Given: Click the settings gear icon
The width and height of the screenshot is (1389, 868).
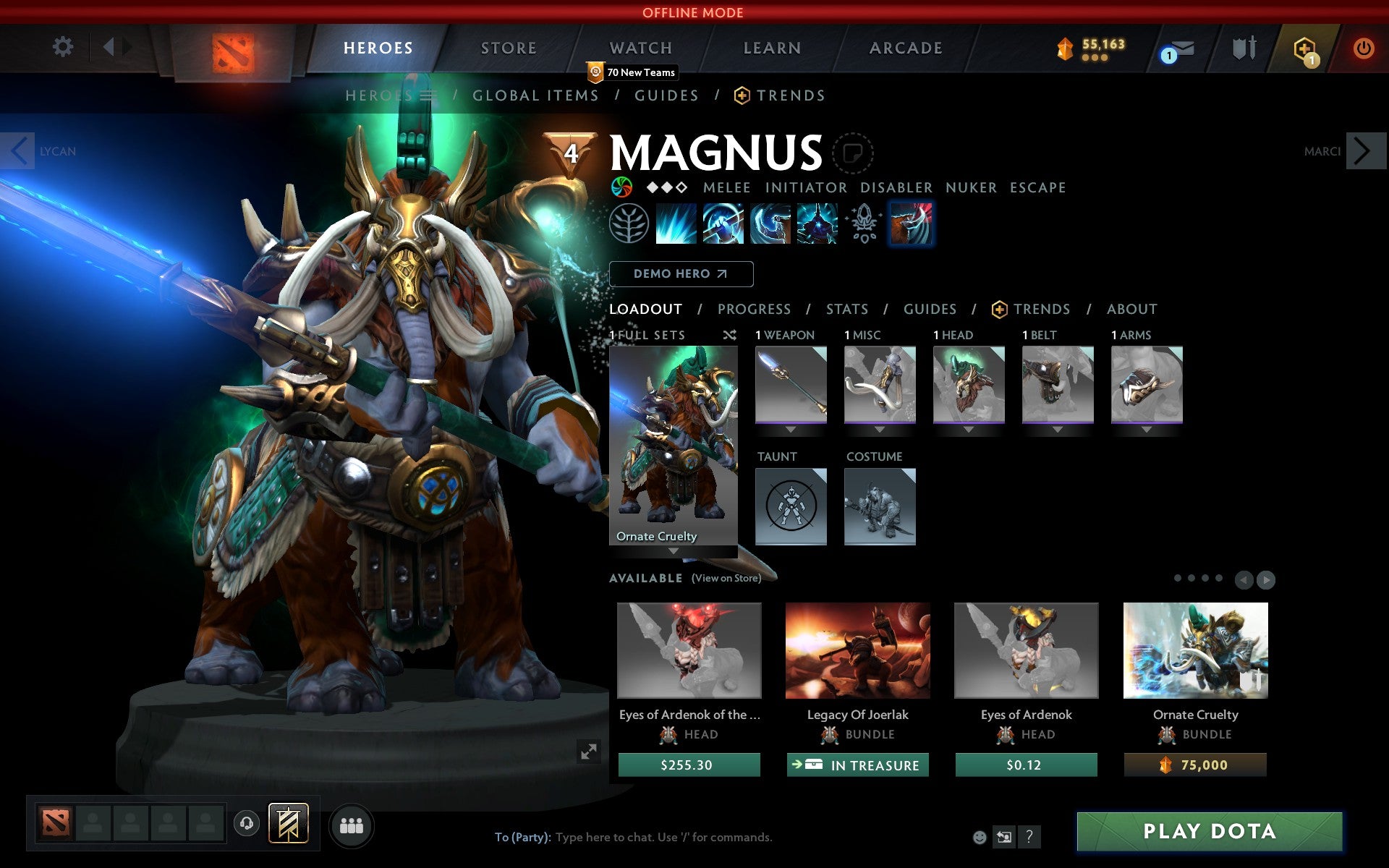Looking at the screenshot, I should [64, 46].
